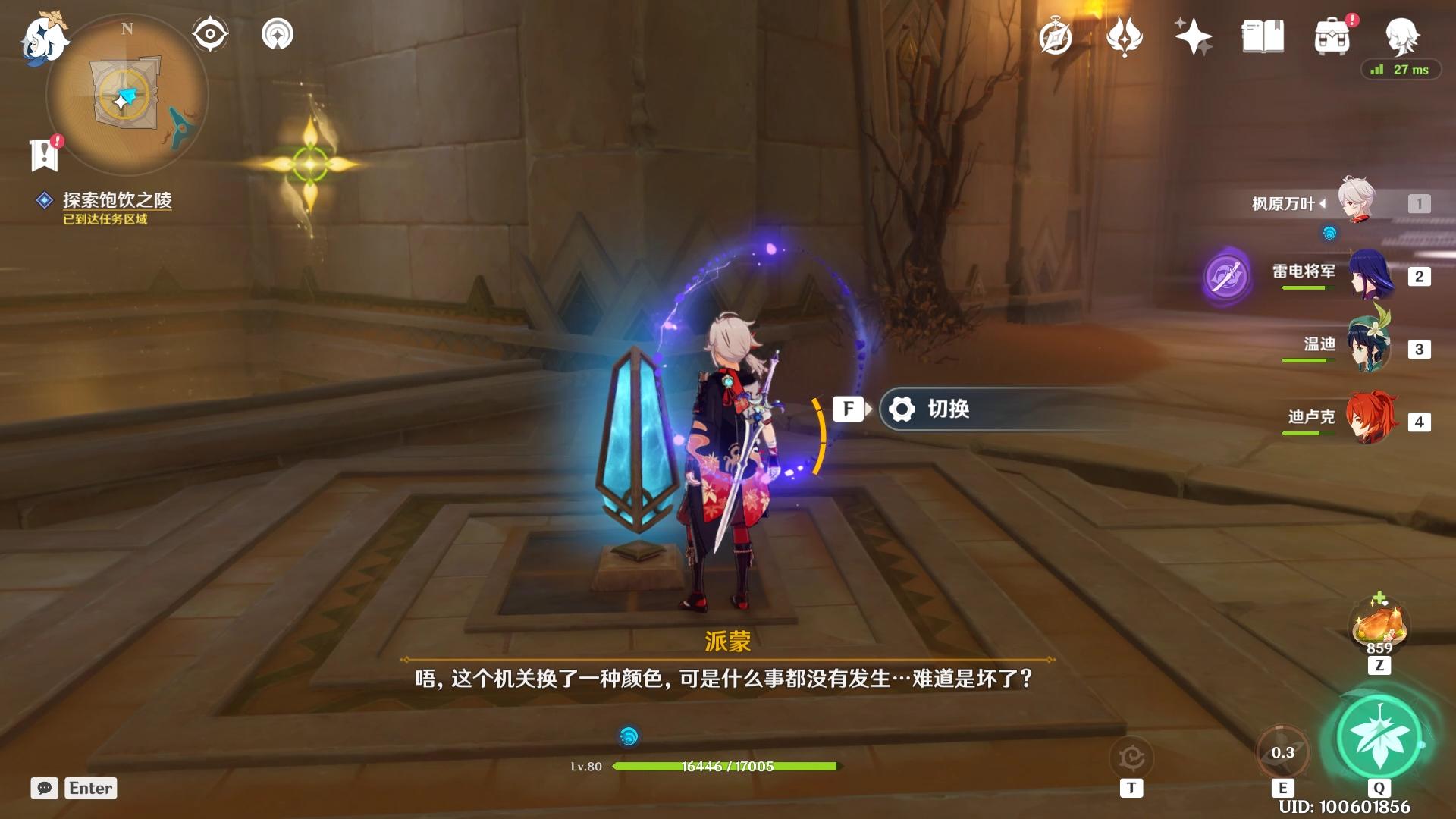Open the character profile icon

click(1401, 35)
